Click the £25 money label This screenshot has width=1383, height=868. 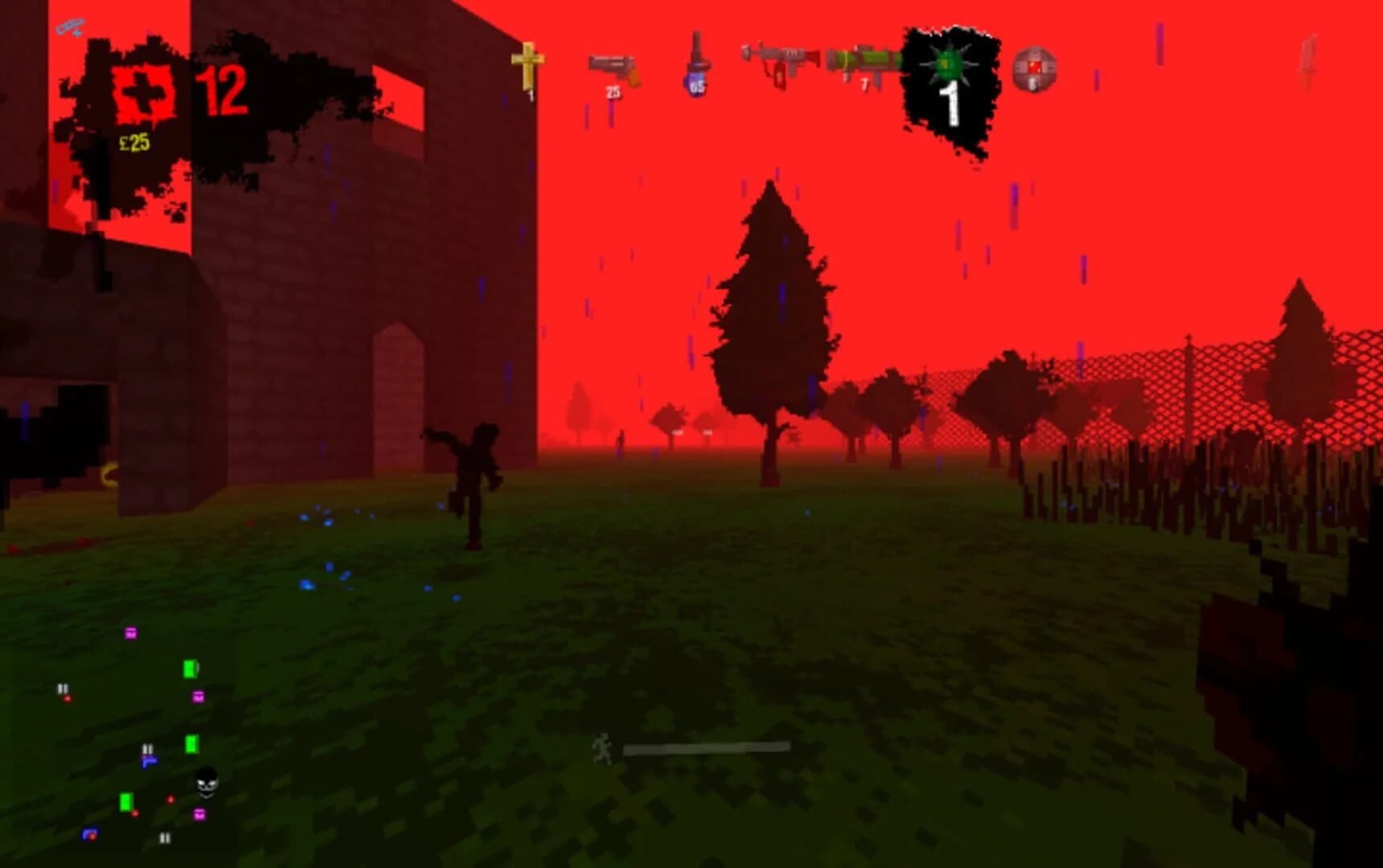134,141
